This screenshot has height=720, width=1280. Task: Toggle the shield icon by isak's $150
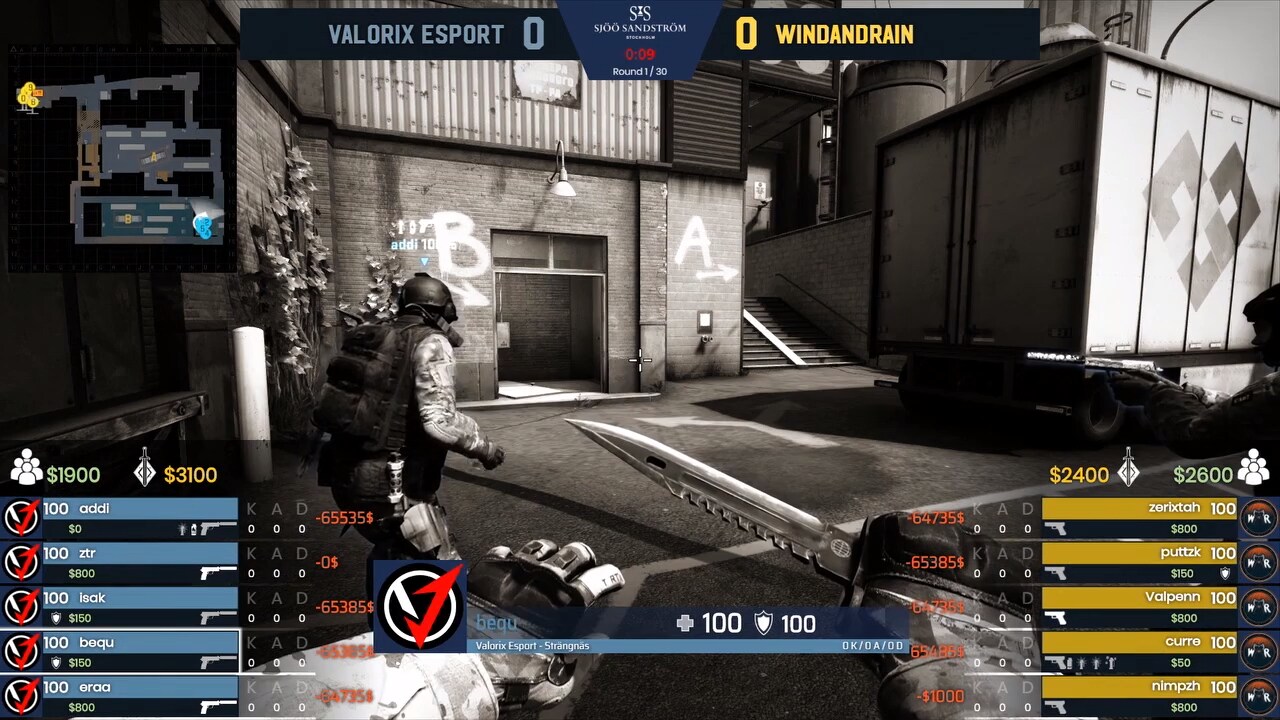tap(56, 616)
